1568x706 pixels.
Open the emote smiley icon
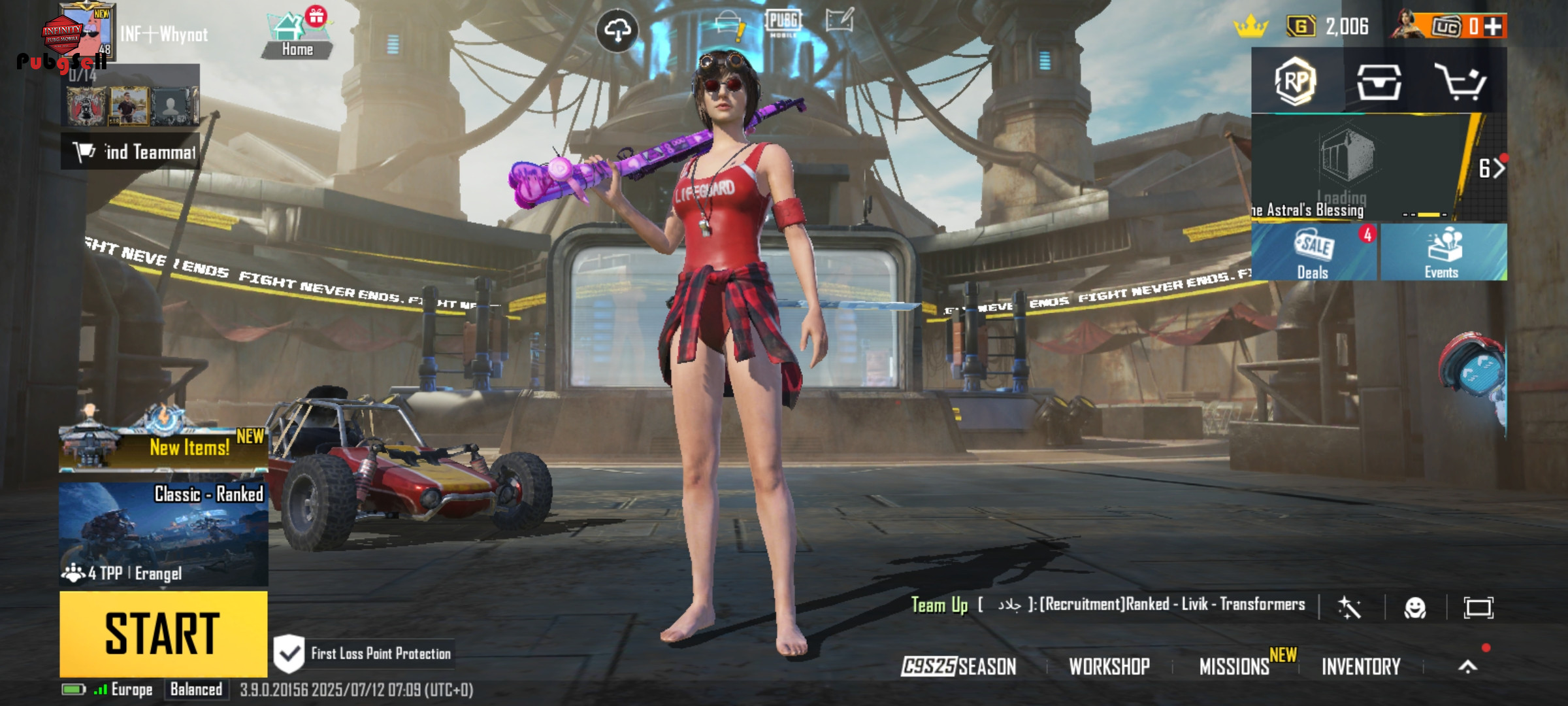(x=1415, y=608)
